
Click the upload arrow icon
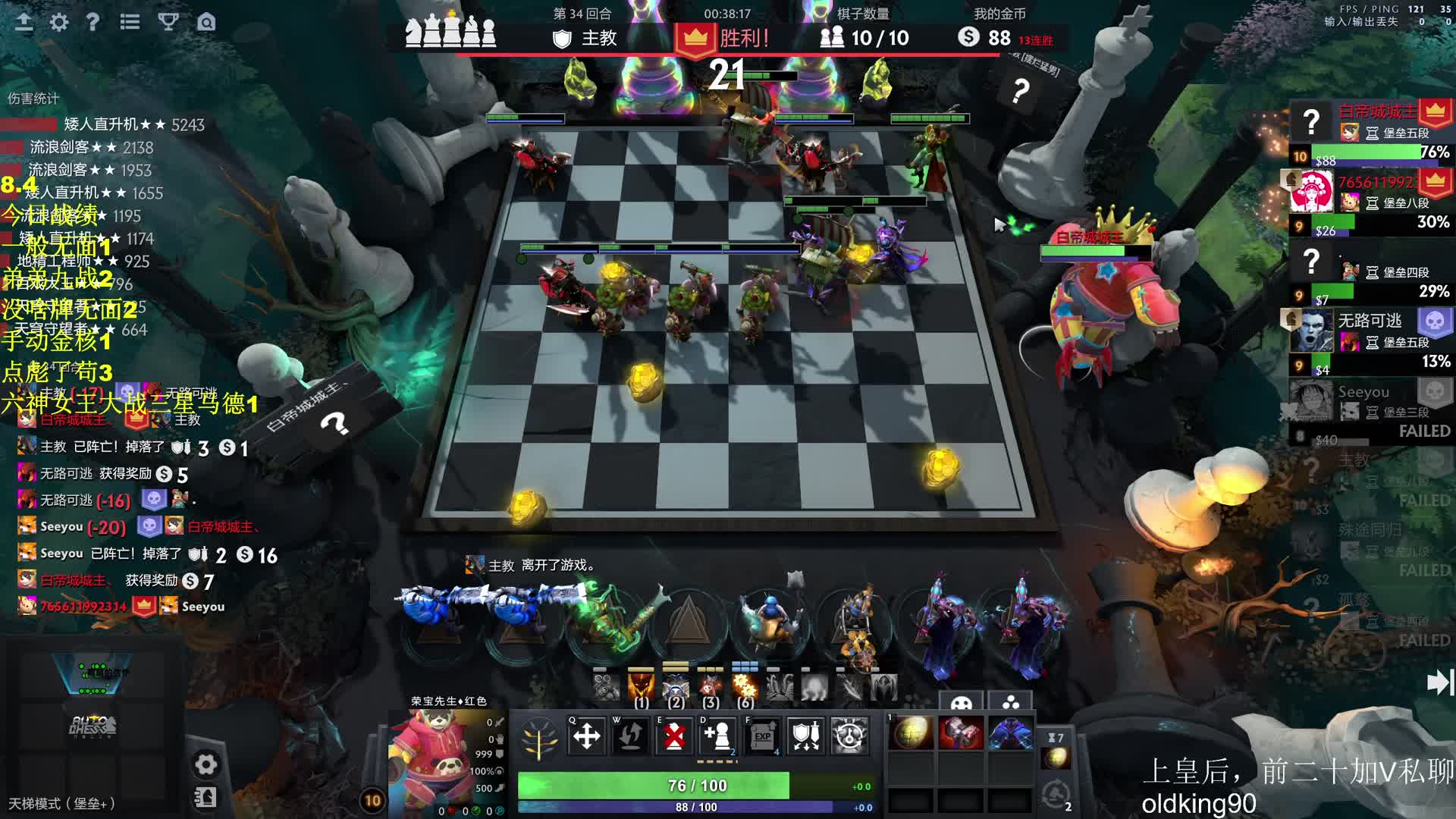point(24,22)
